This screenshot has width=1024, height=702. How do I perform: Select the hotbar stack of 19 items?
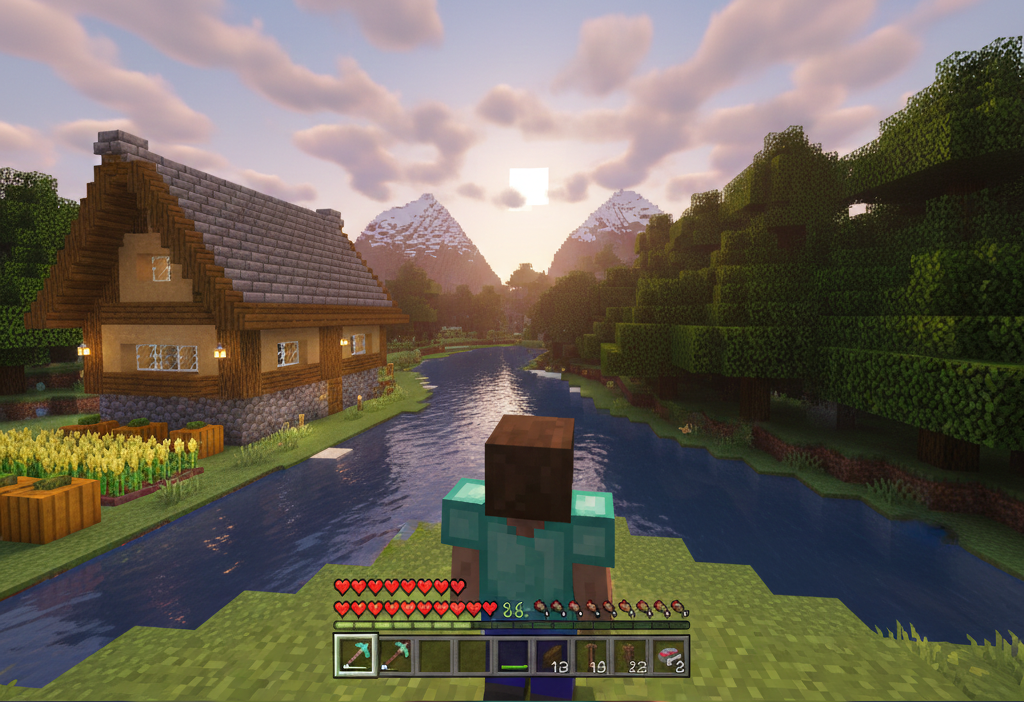point(591,656)
